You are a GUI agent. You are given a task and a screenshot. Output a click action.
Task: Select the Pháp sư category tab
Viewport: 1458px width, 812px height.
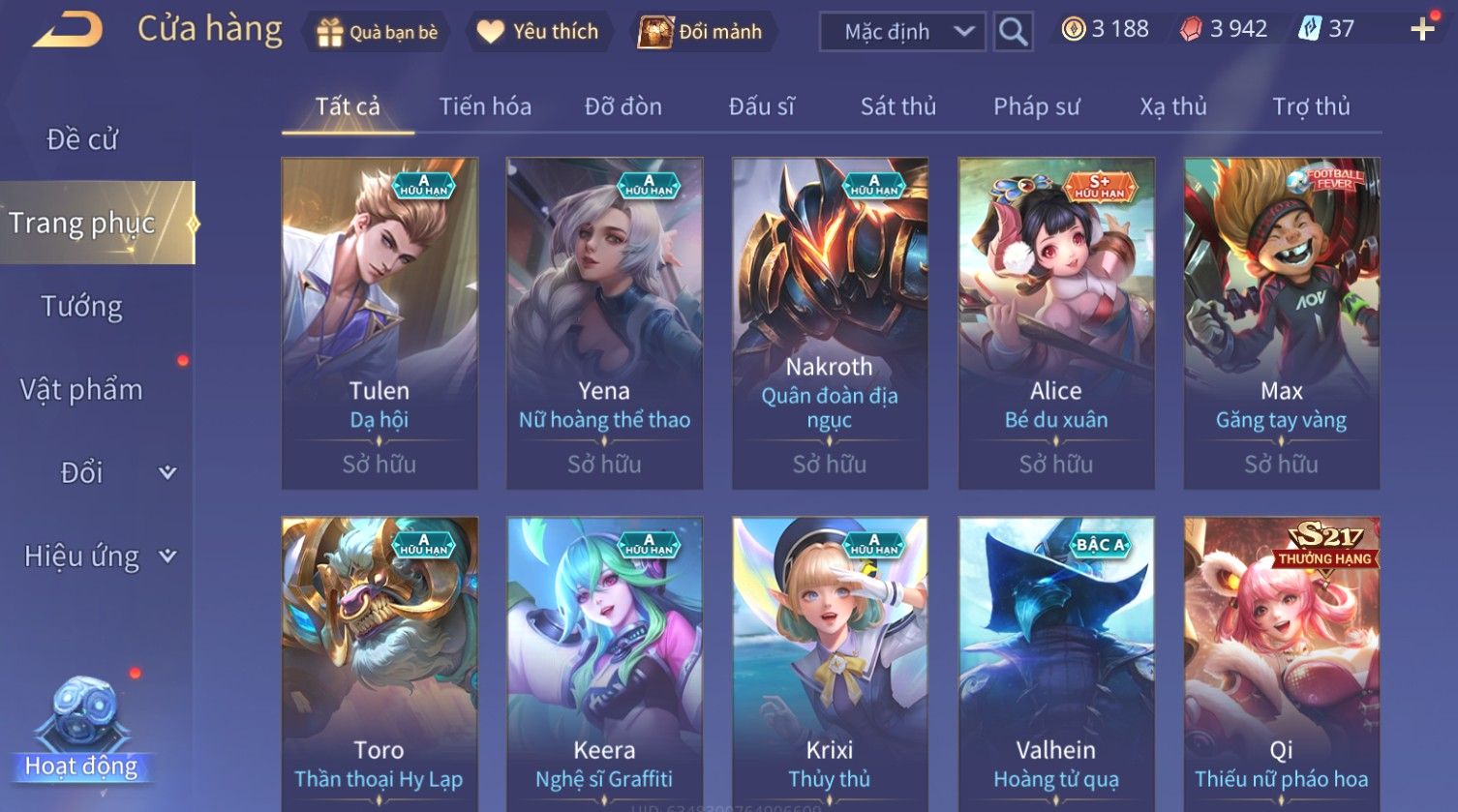(x=1036, y=106)
